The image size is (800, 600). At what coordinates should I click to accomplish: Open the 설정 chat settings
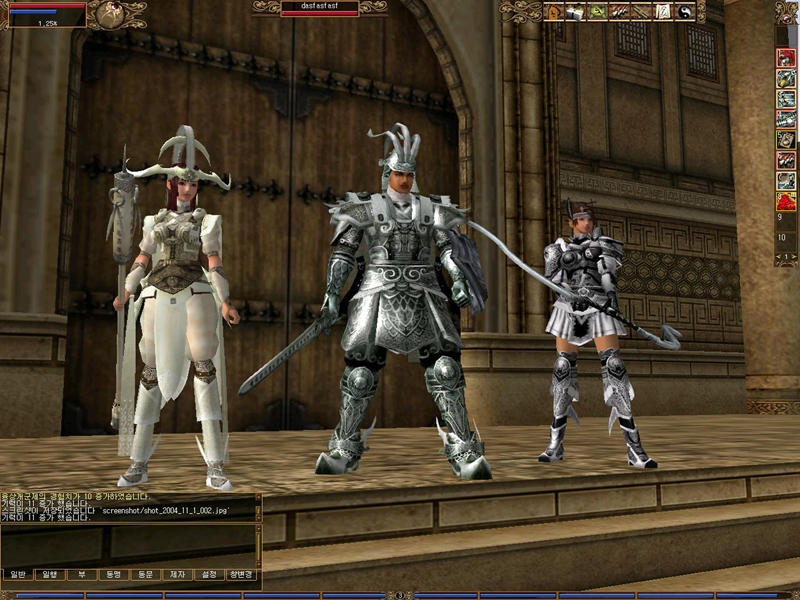click(209, 575)
